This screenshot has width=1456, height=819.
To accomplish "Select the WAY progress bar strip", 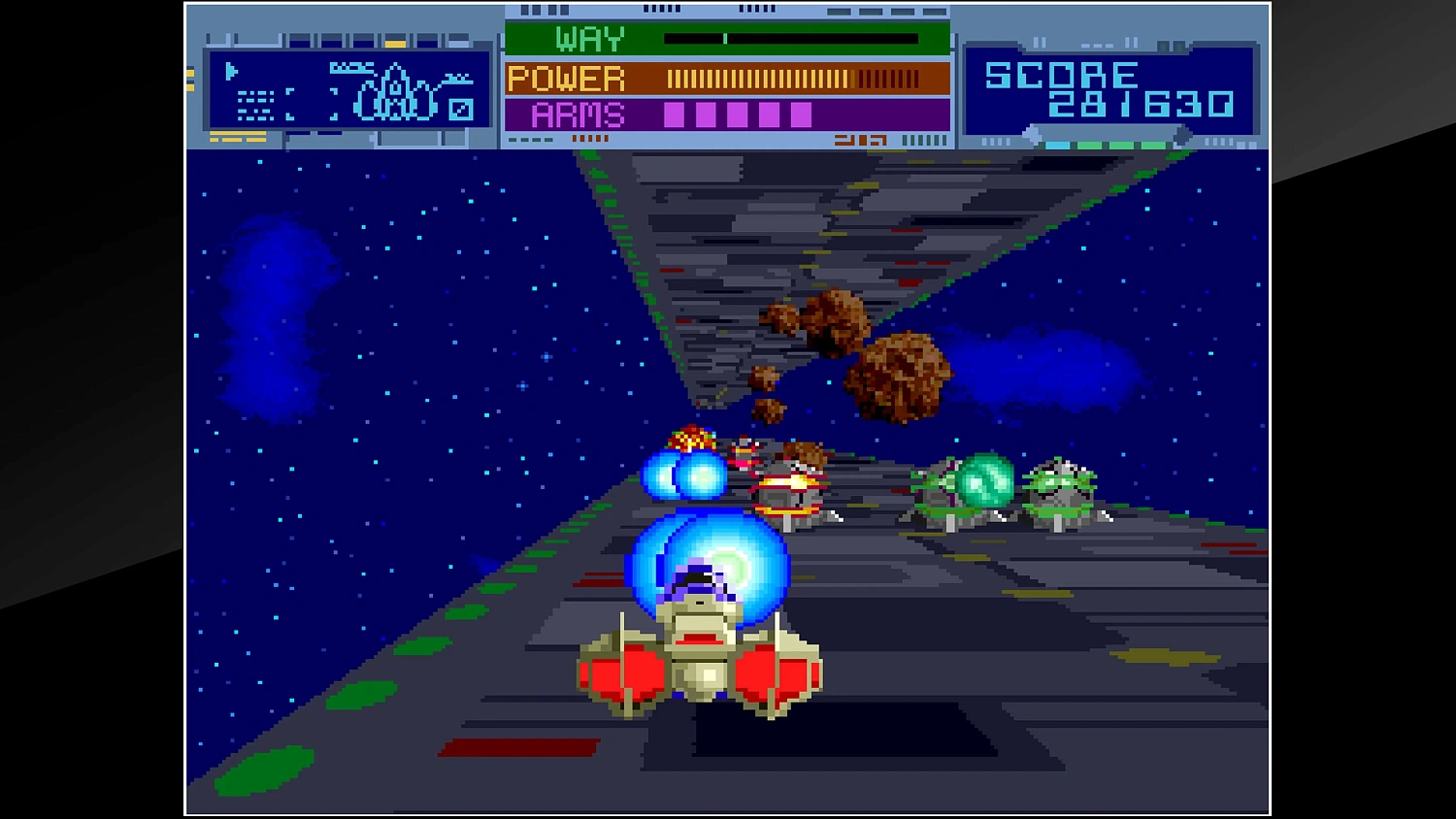I will (791, 39).
